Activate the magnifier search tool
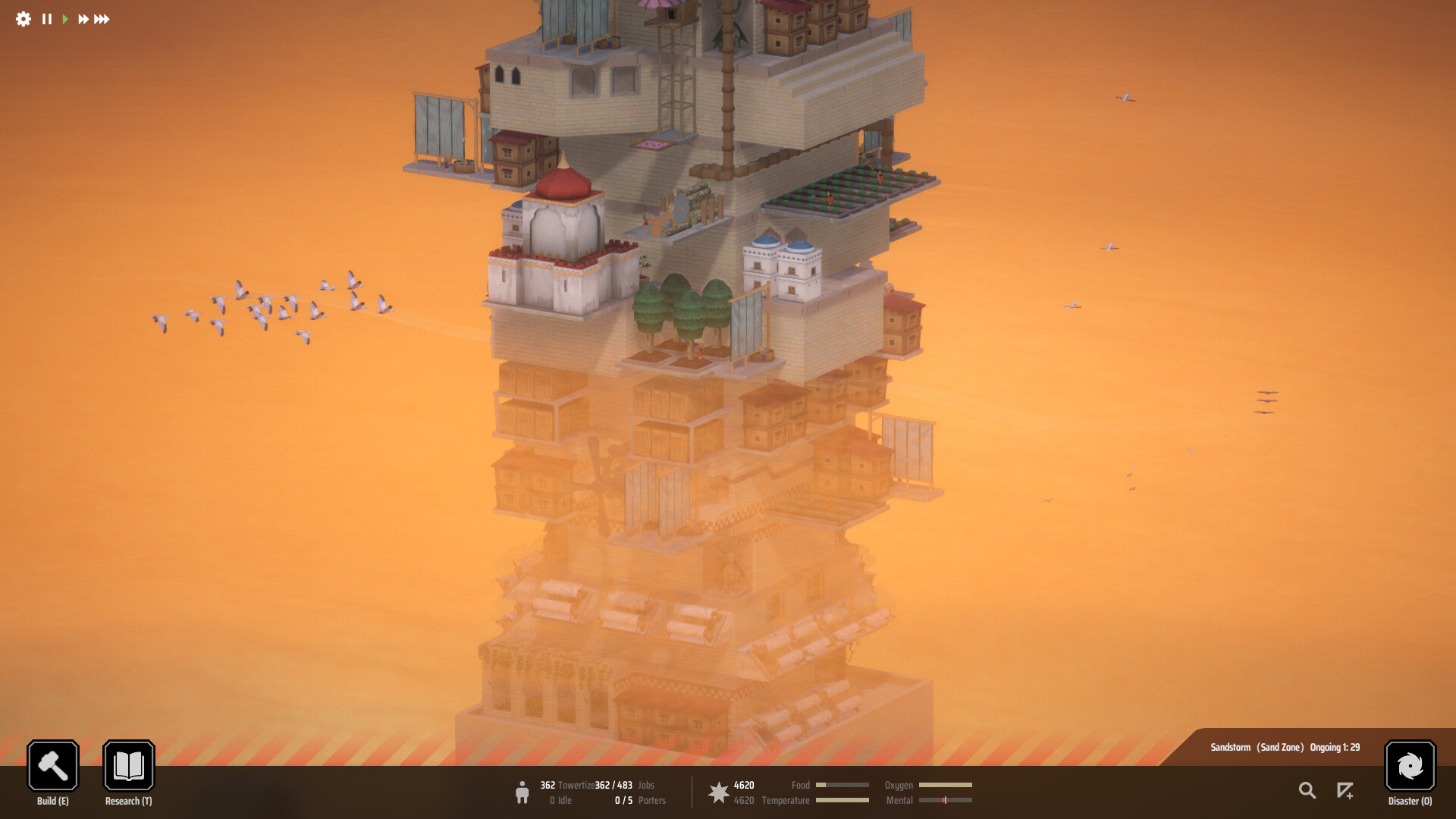The image size is (1456, 819). (1307, 790)
